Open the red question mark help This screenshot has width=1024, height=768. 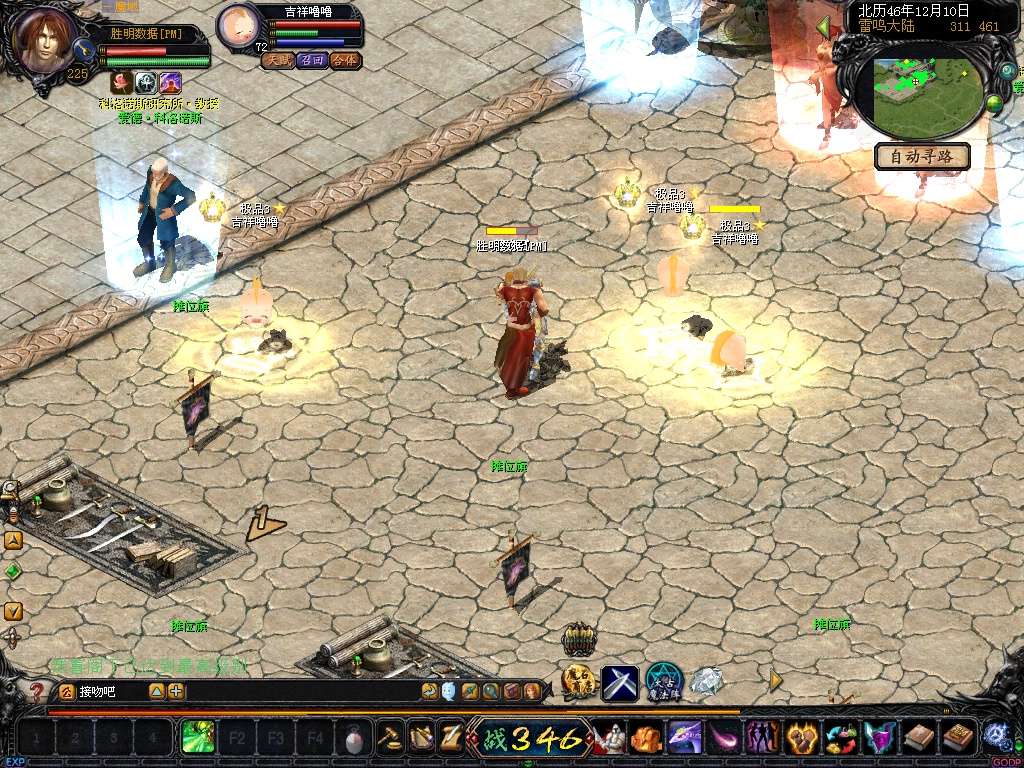pyautogui.click(x=37, y=691)
